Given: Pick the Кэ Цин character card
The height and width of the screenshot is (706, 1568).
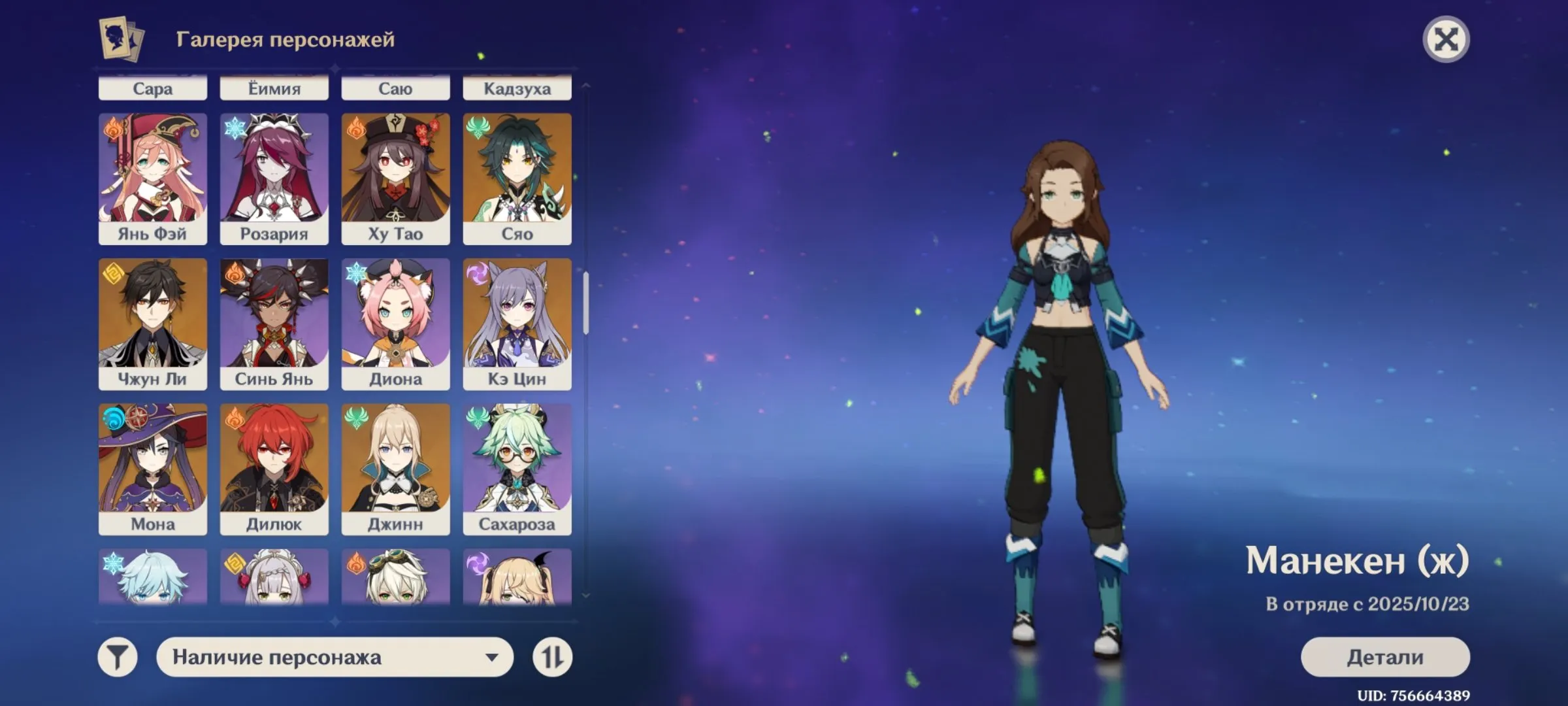Looking at the screenshot, I should click(x=517, y=324).
